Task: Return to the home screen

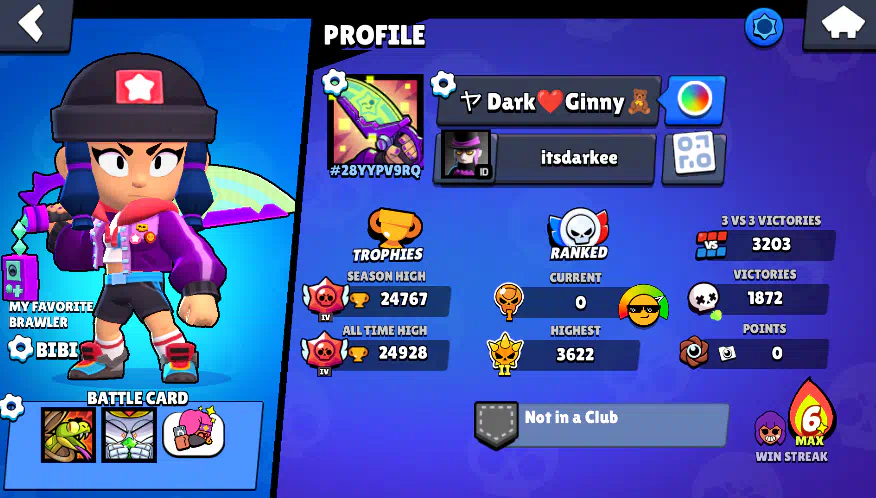Action: (840, 23)
